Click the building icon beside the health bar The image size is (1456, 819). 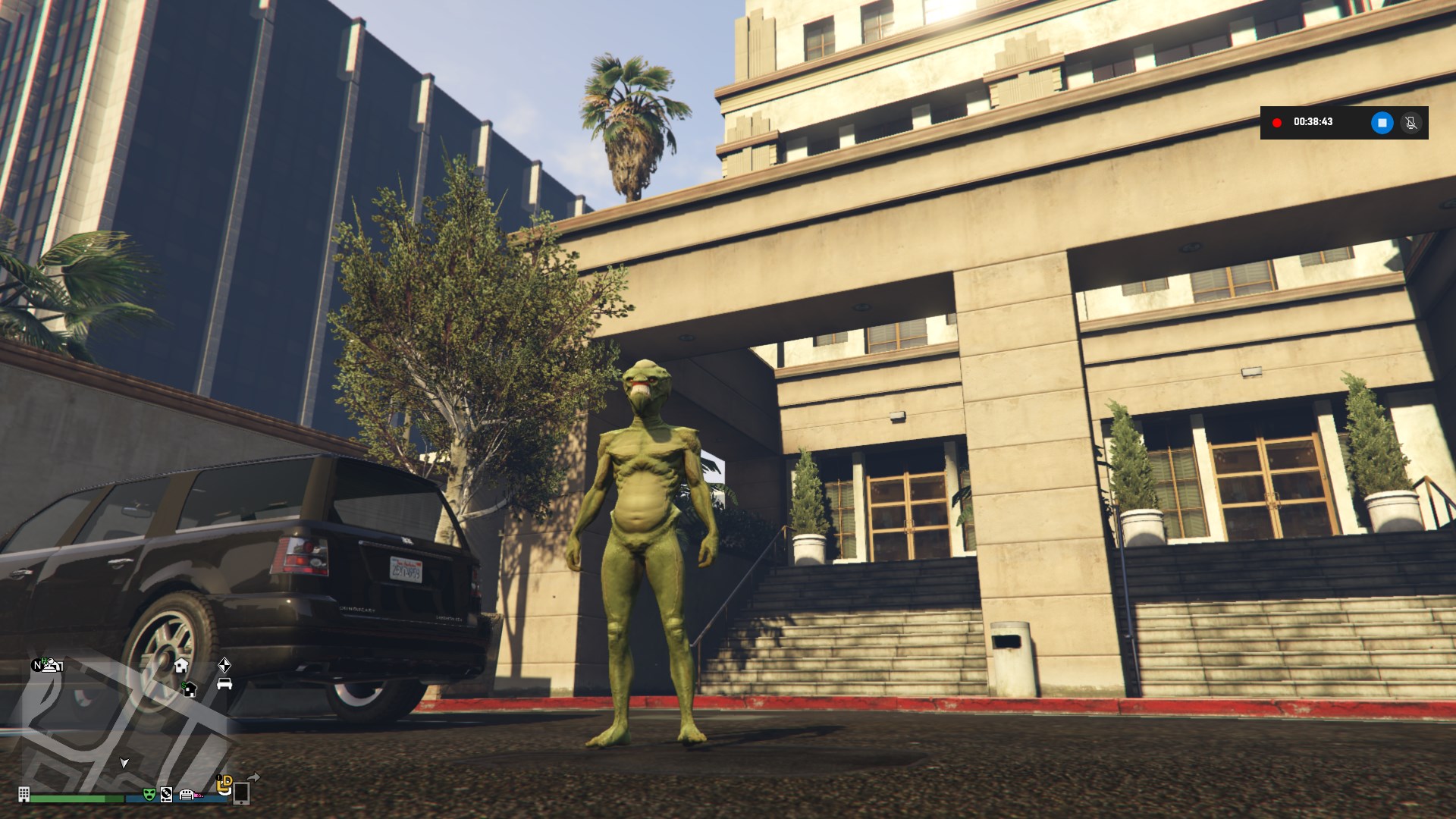[24, 795]
